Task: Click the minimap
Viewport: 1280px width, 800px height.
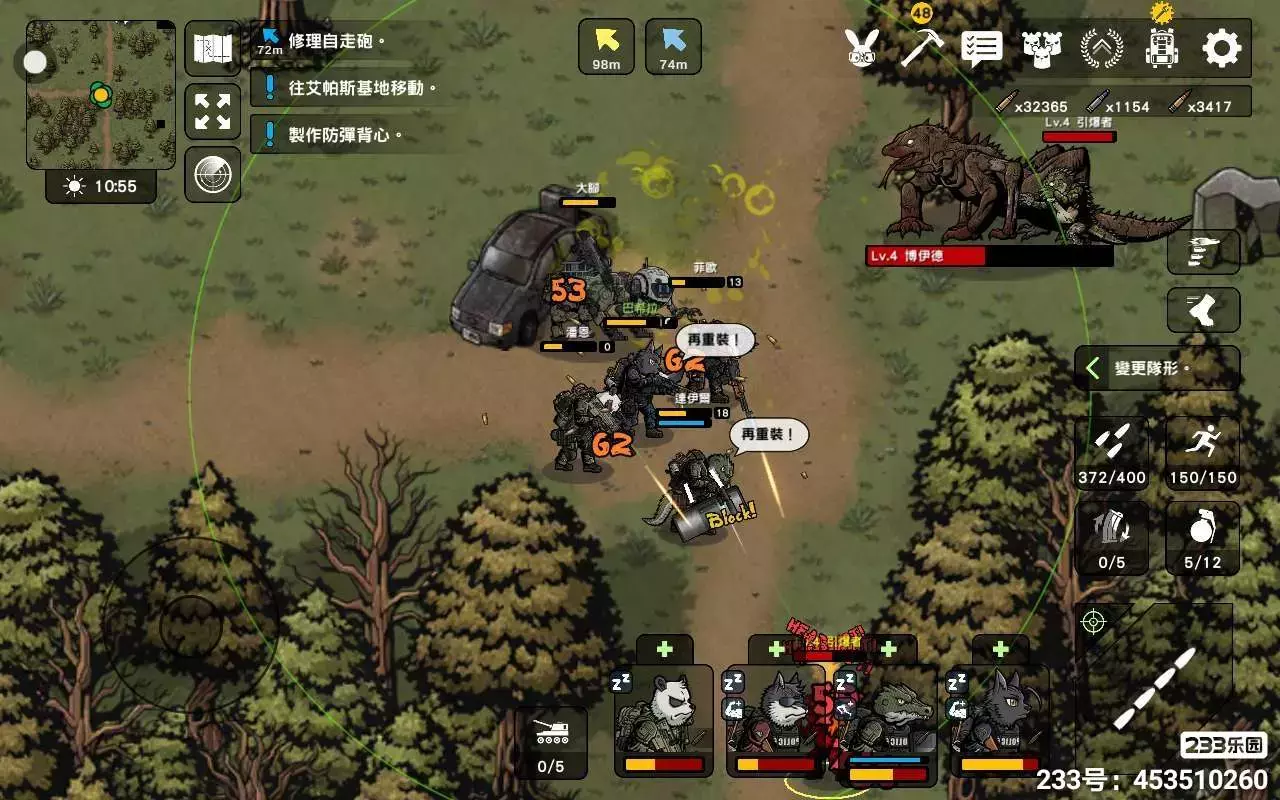Action: coord(100,95)
